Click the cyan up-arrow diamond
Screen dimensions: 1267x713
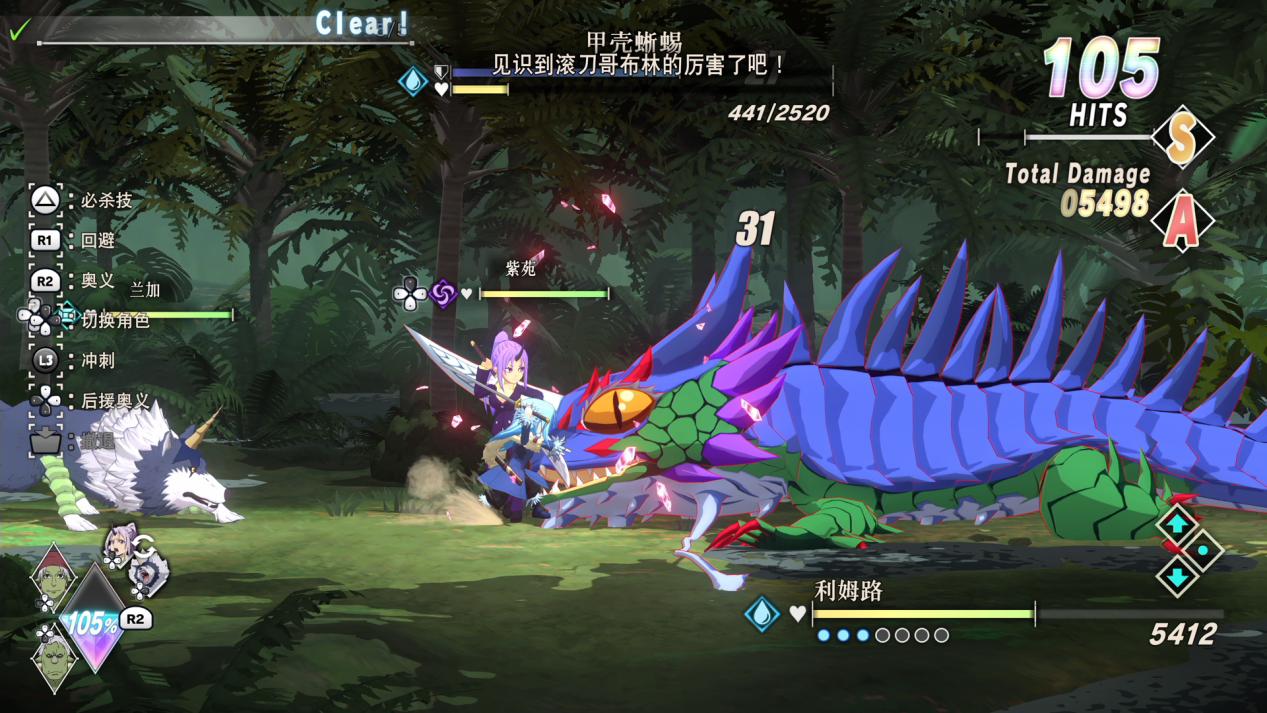click(1177, 524)
